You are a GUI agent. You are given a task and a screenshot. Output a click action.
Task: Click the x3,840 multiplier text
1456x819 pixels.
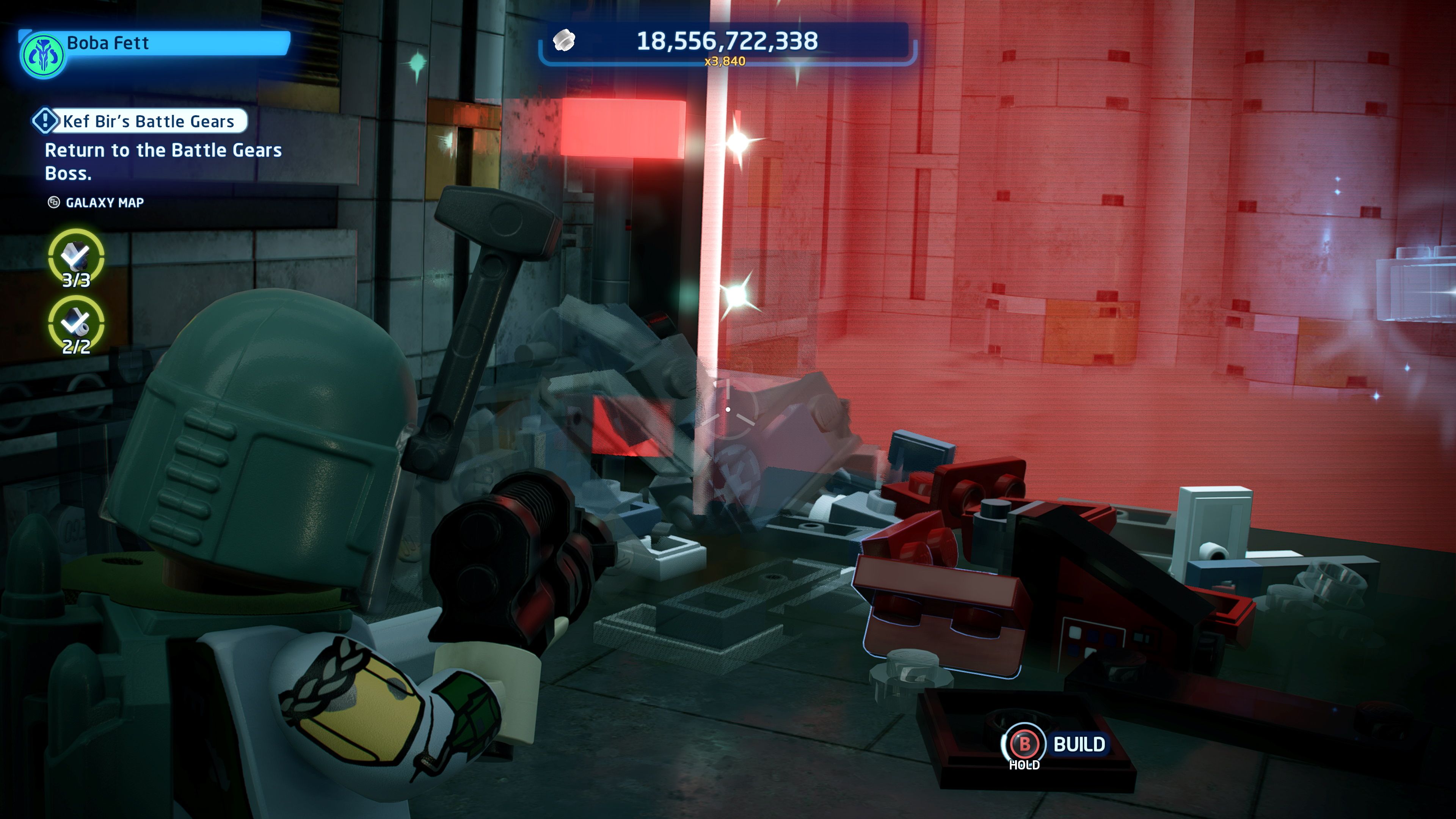pos(725,62)
